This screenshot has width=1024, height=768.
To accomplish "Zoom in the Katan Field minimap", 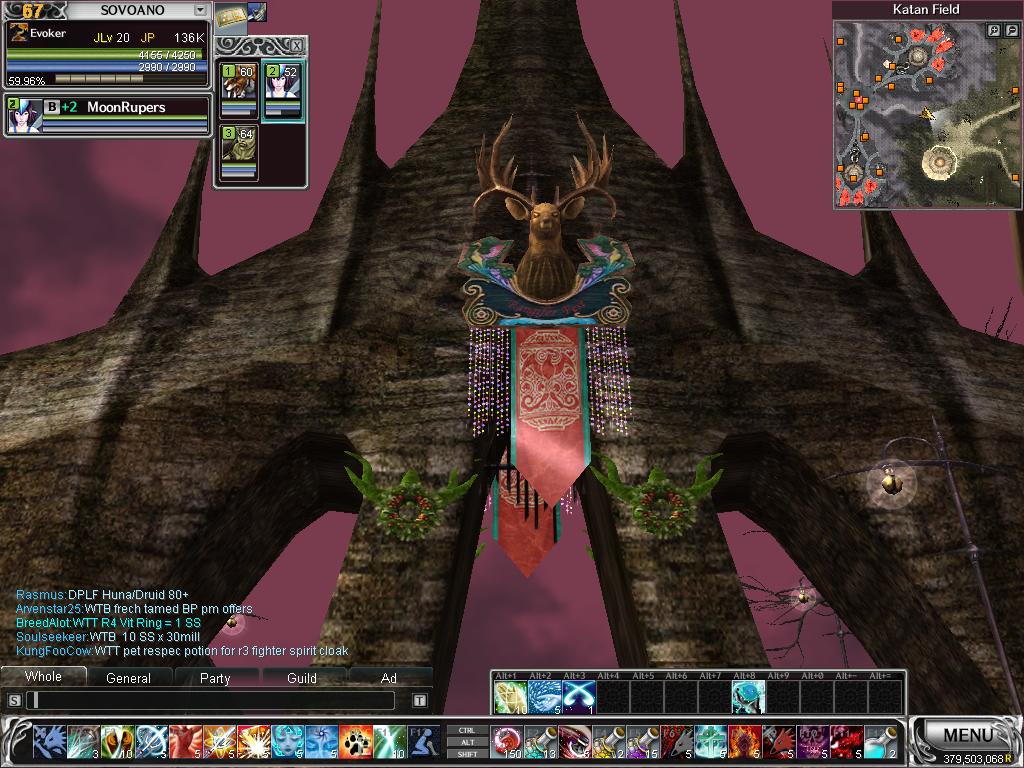I will pyautogui.click(x=993, y=31).
